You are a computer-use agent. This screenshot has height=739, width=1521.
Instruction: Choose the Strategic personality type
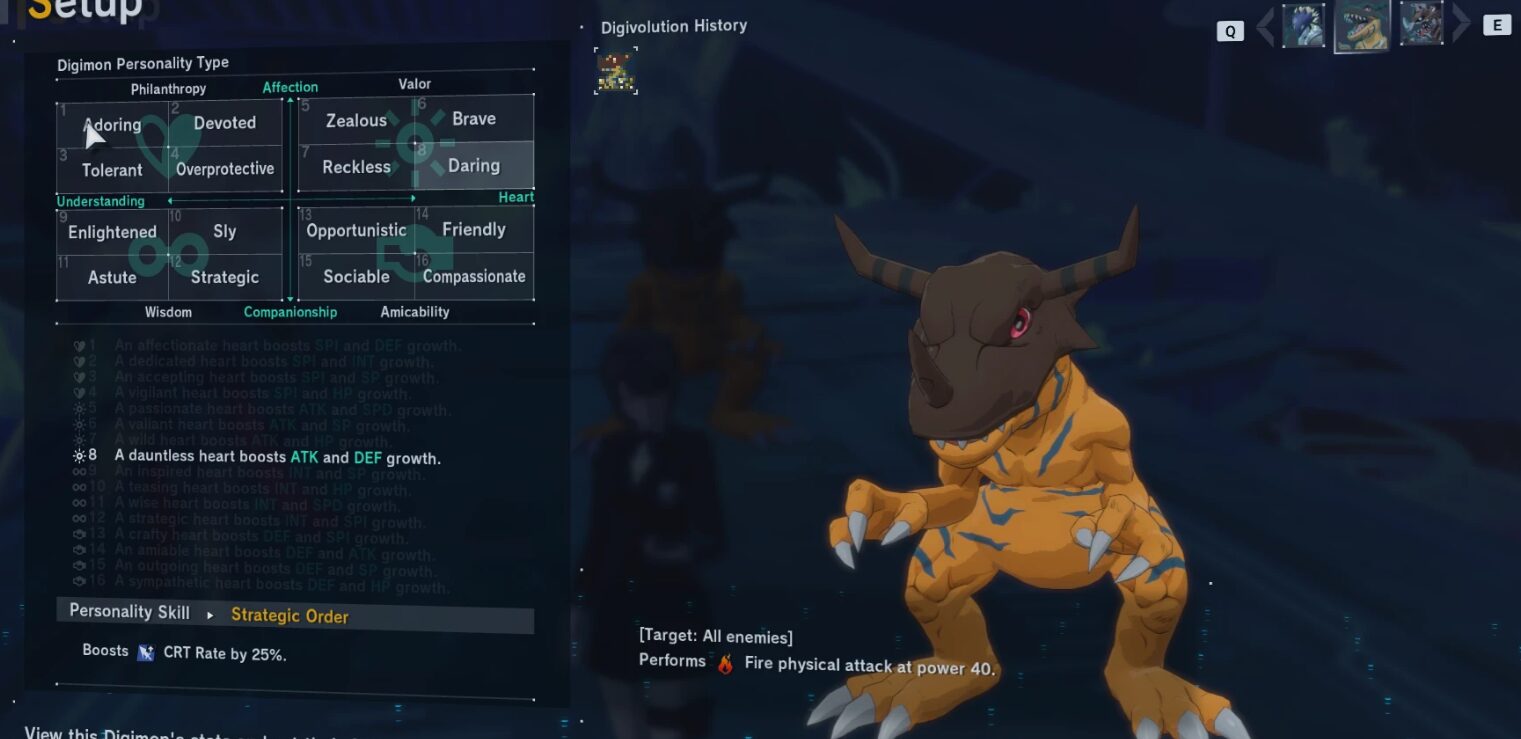coord(225,277)
